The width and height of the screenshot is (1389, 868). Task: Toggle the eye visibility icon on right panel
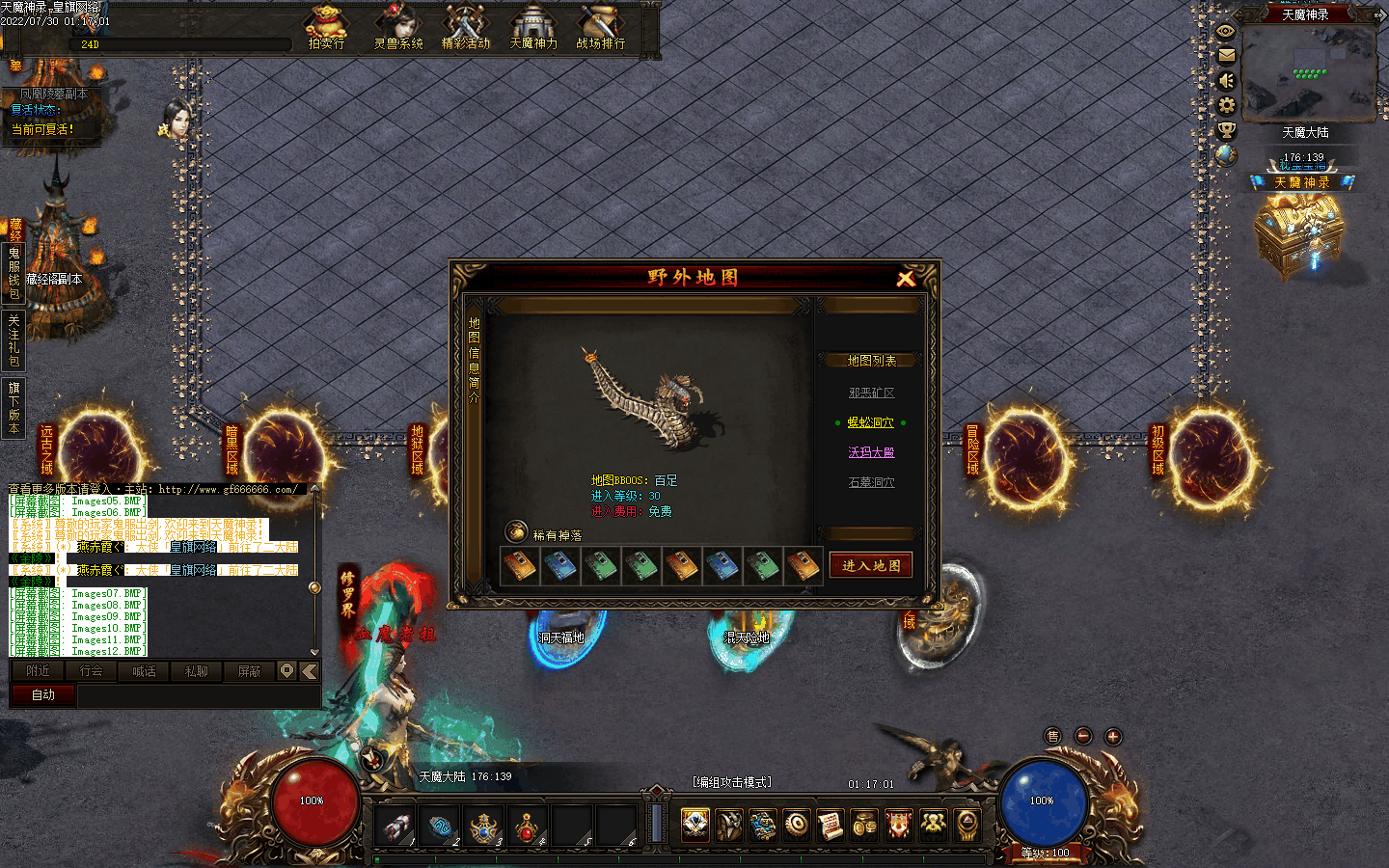1226,31
